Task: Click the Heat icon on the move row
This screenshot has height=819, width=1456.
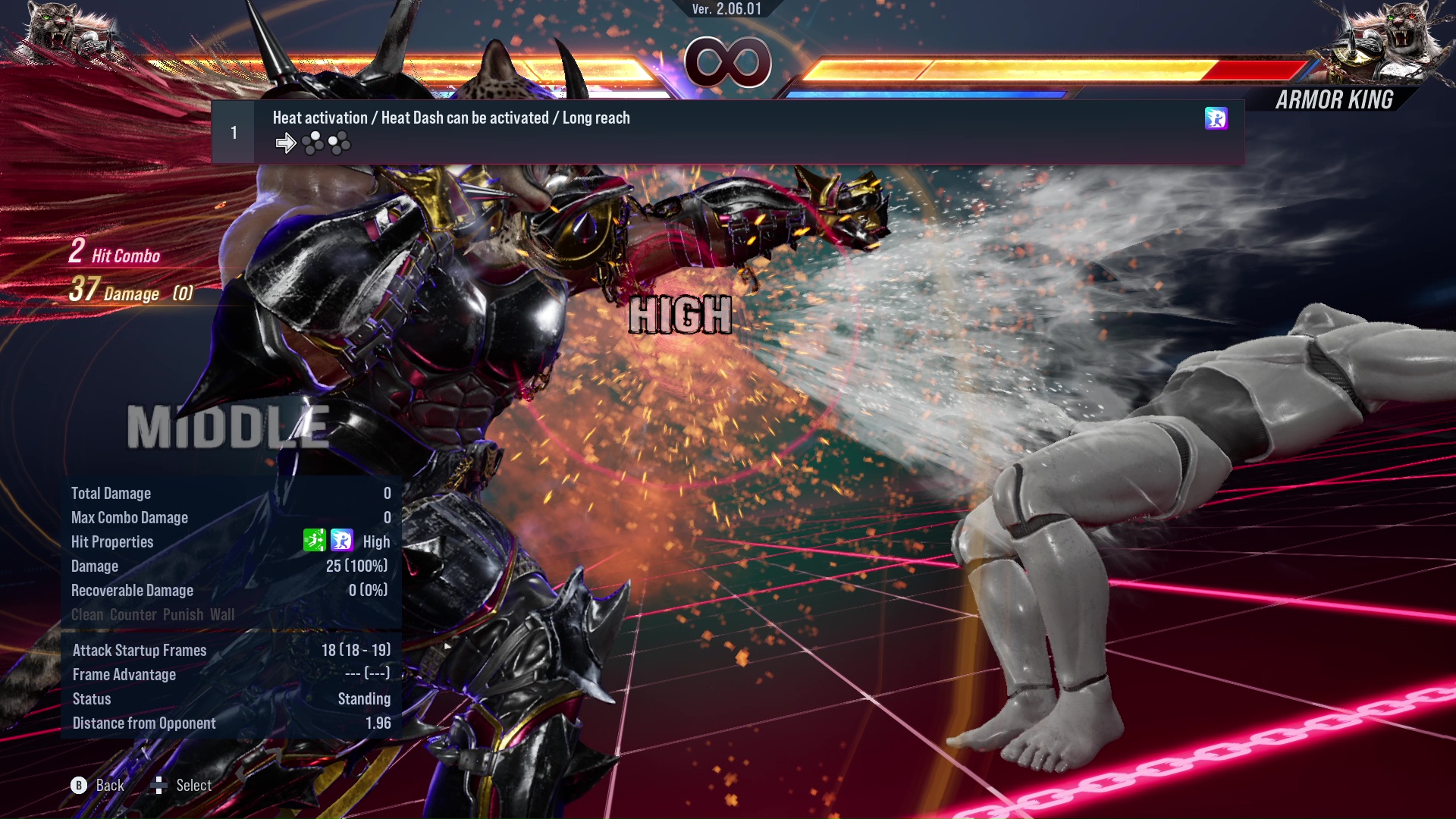Action: coord(1216,118)
